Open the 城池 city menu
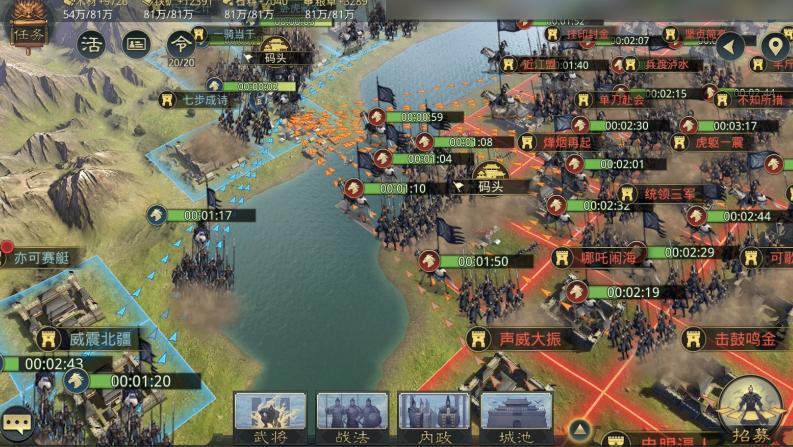 [x=516, y=417]
